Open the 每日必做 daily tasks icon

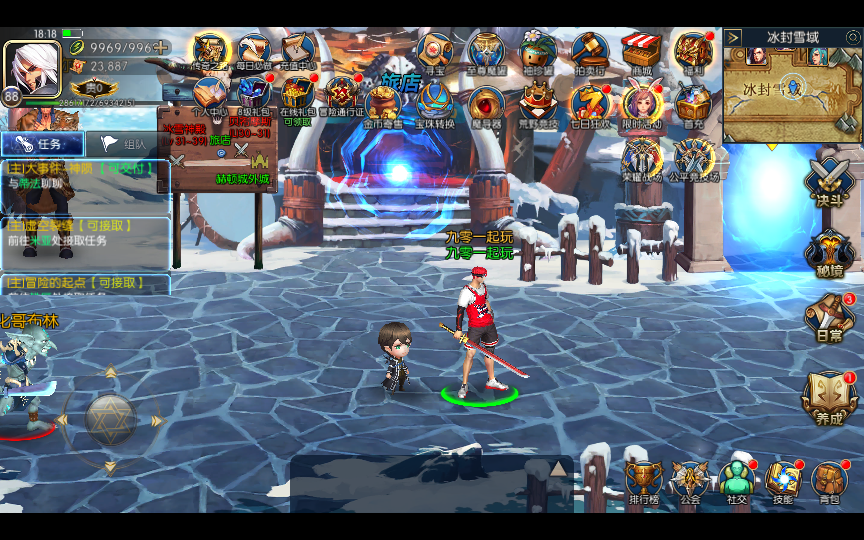coord(254,52)
